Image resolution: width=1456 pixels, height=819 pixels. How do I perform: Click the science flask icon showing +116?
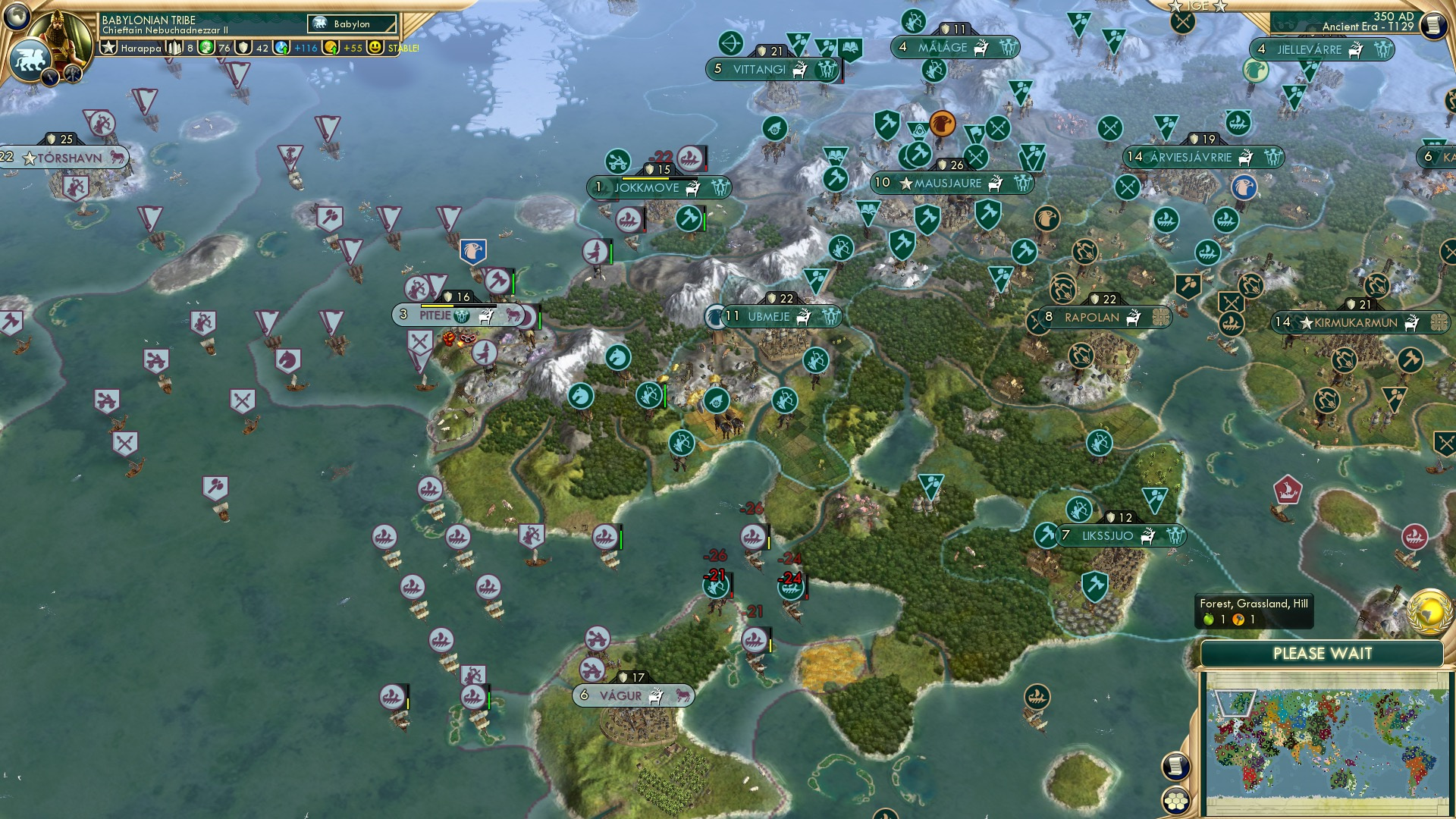point(281,49)
